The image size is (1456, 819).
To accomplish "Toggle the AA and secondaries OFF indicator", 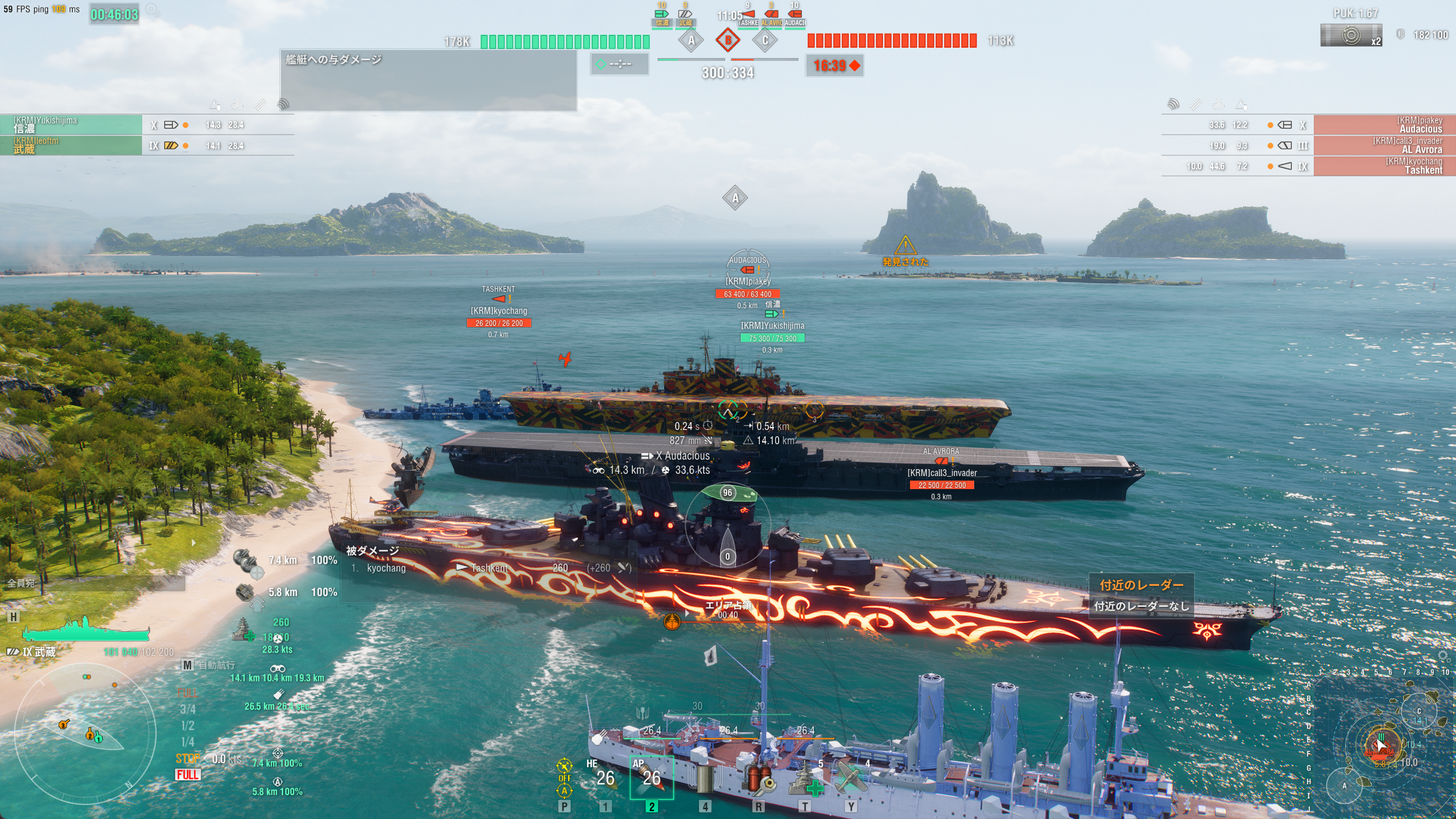I will pos(564,777).
